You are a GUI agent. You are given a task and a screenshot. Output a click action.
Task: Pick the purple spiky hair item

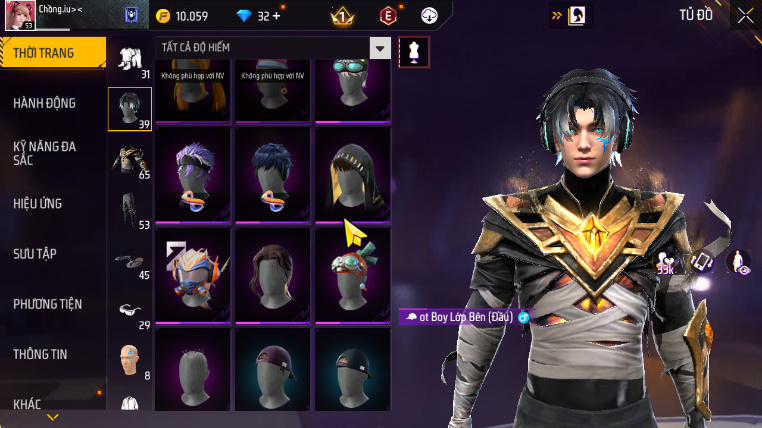[193, 172]
